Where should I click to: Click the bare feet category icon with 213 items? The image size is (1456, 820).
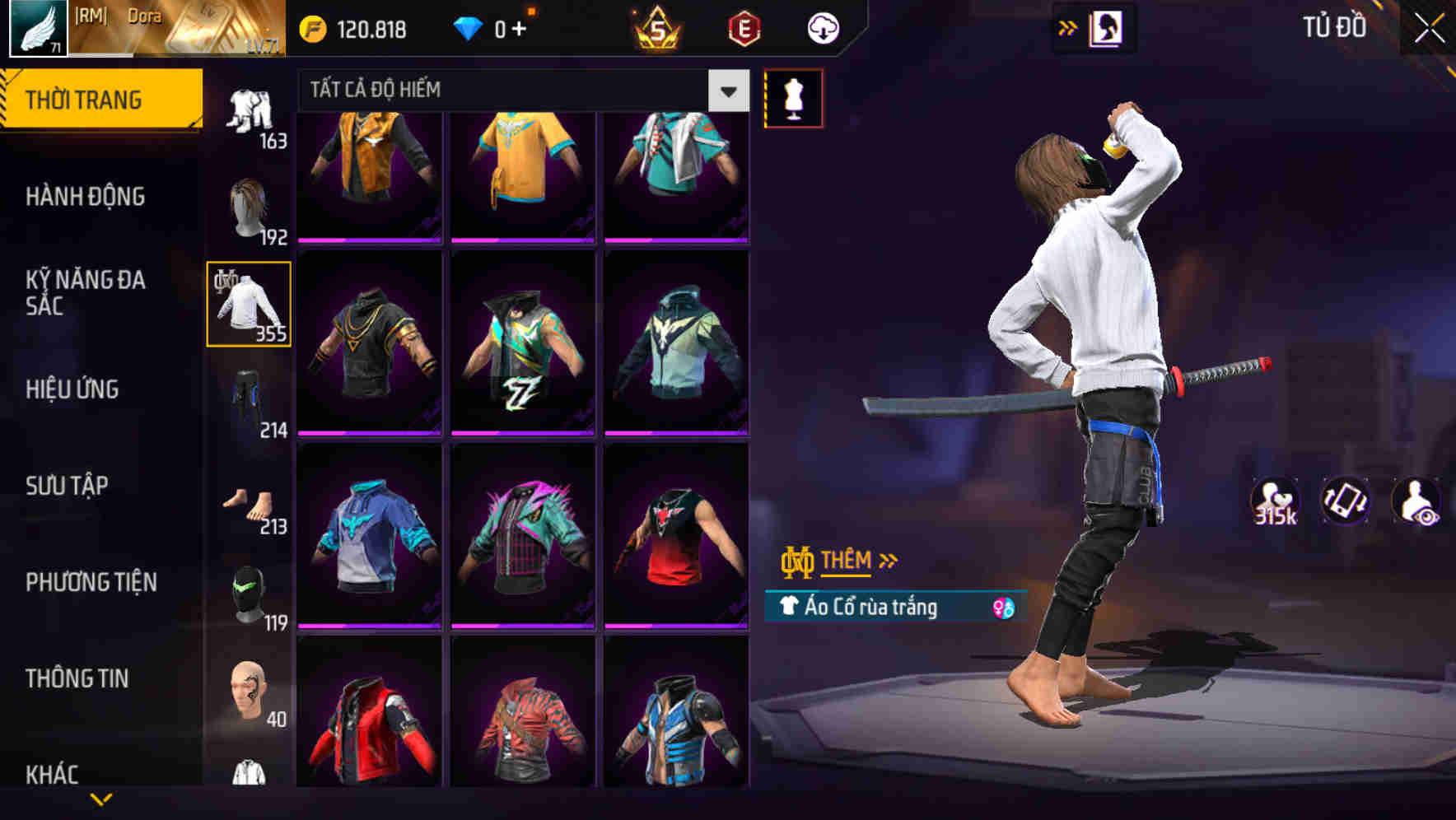(246, 501)
